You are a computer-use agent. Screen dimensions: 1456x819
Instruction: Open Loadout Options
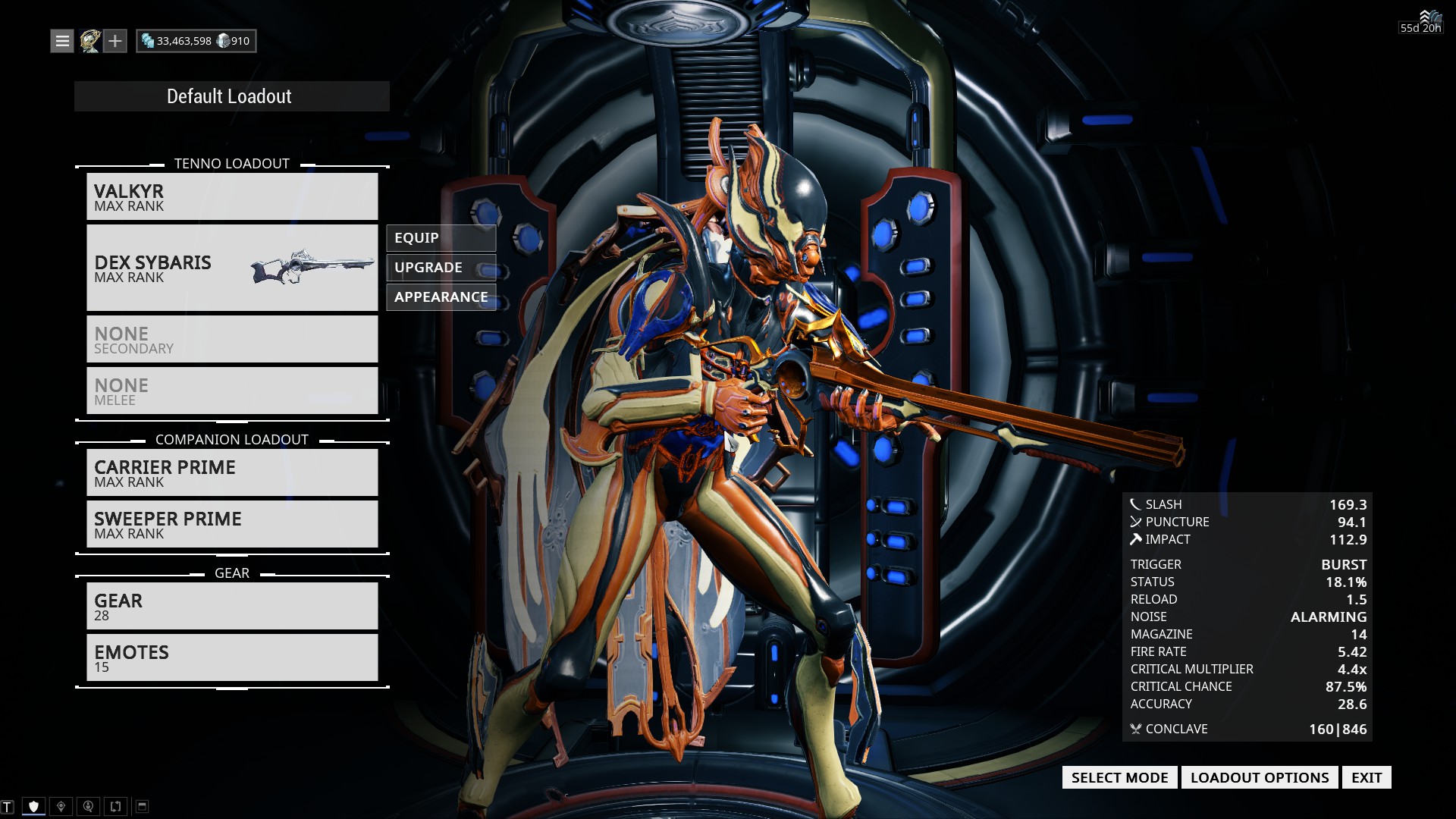(1259, 778)
